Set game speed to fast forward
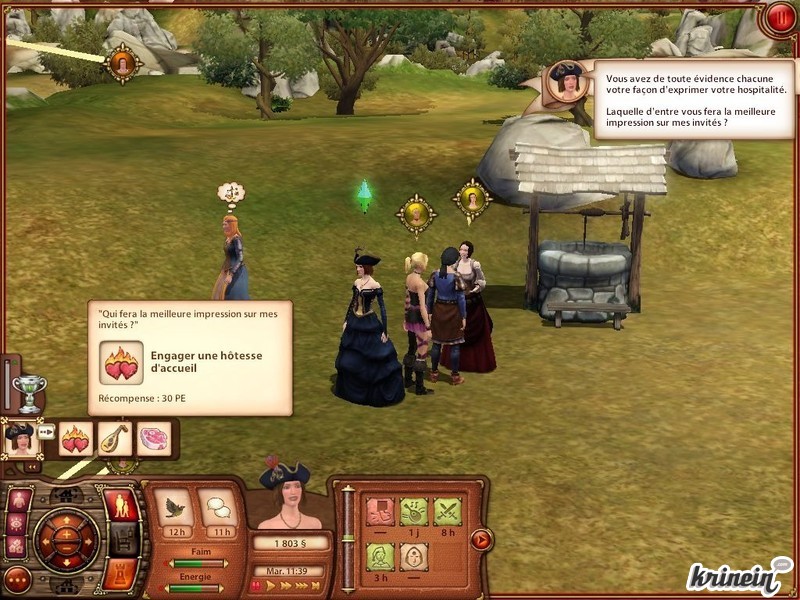The image size is (800, 600). point(286,586)
